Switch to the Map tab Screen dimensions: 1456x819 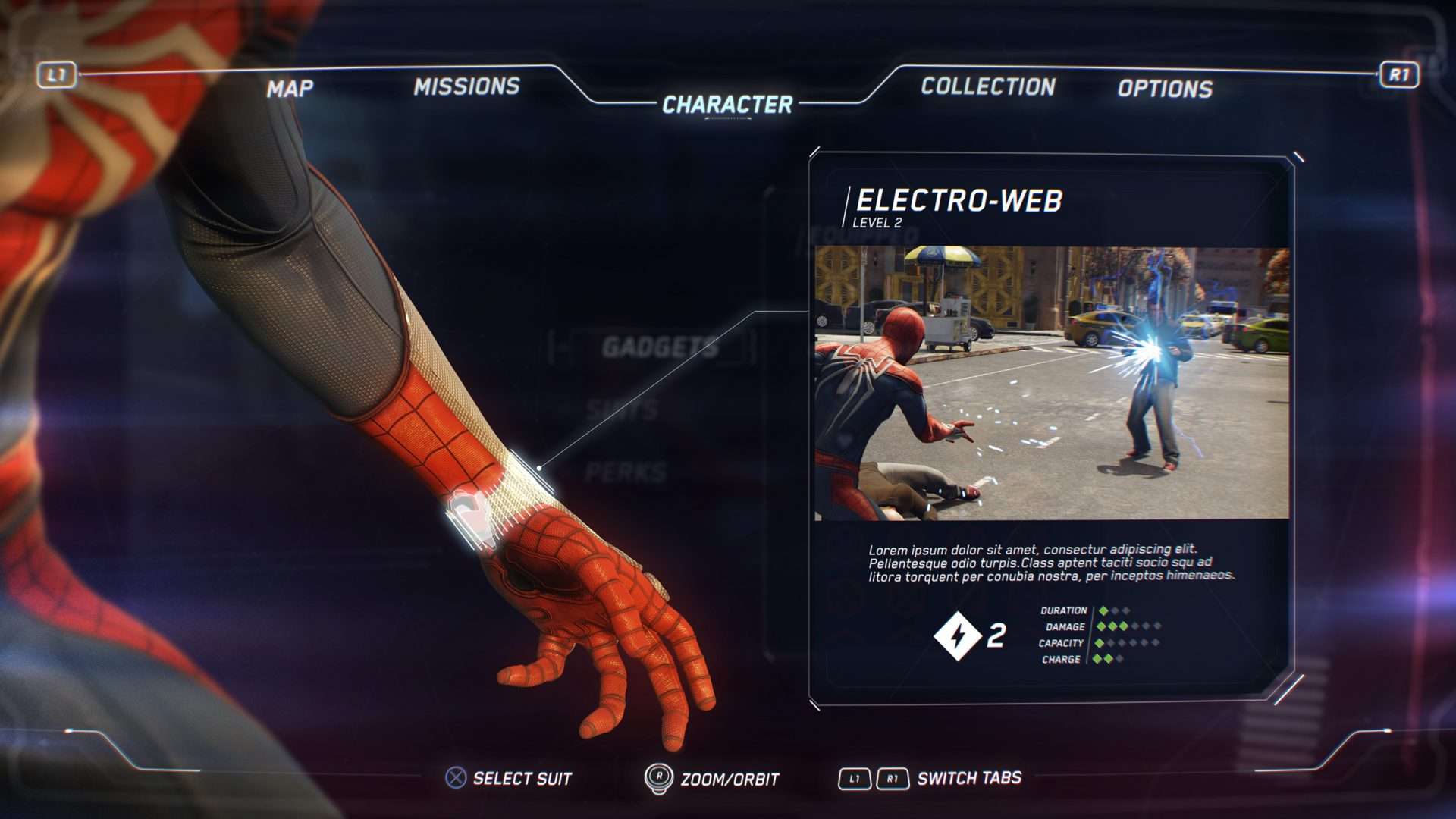point(290,89)
